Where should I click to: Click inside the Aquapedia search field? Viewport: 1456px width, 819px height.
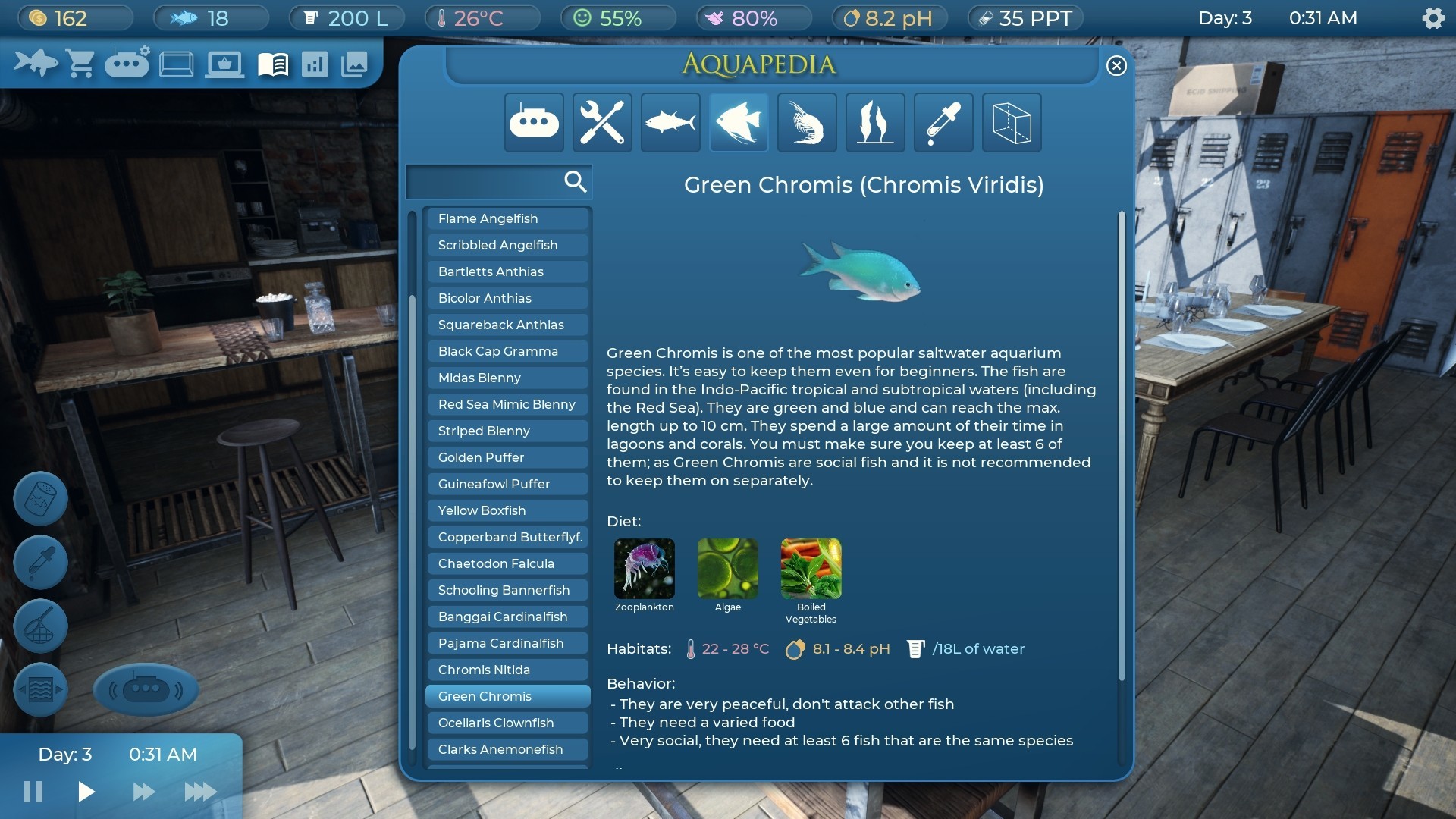[493, 182]
